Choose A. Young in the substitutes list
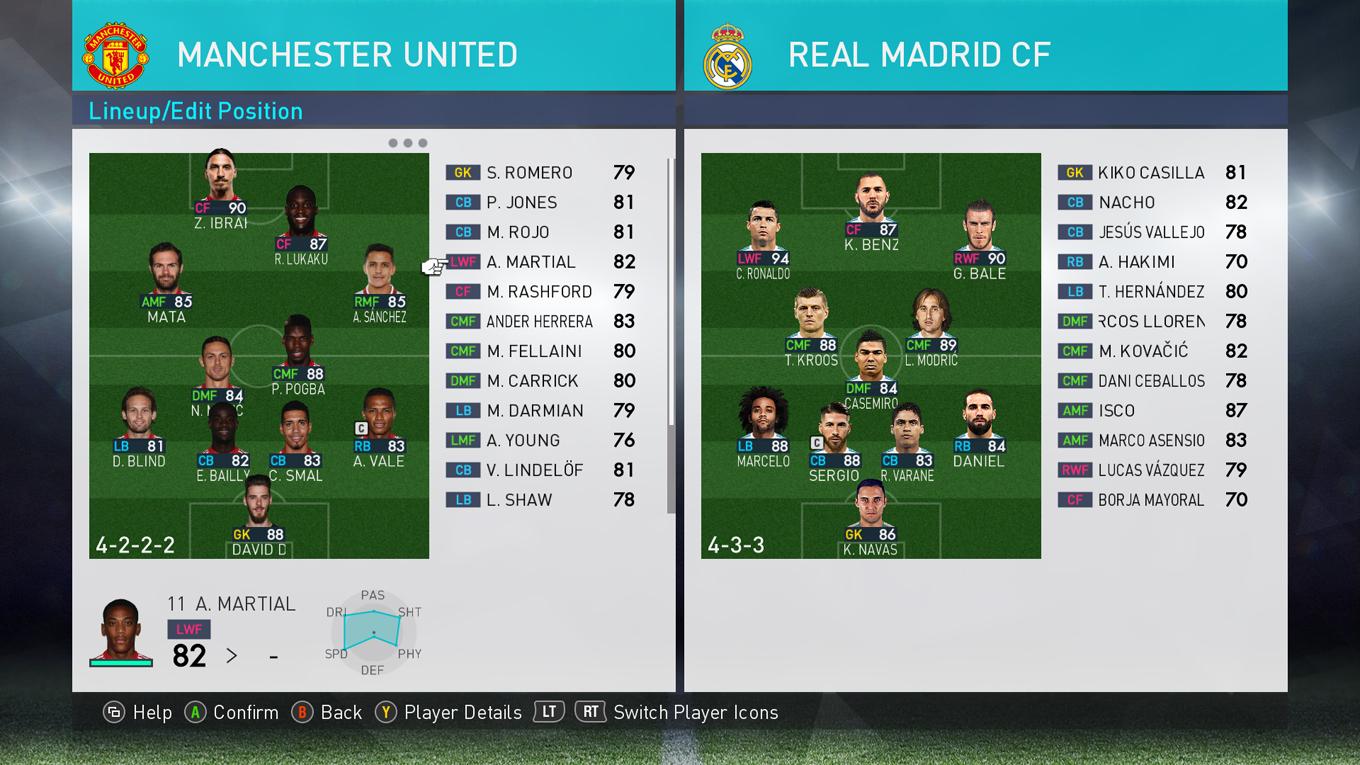 pyautogui.click(x=523, y=440)
